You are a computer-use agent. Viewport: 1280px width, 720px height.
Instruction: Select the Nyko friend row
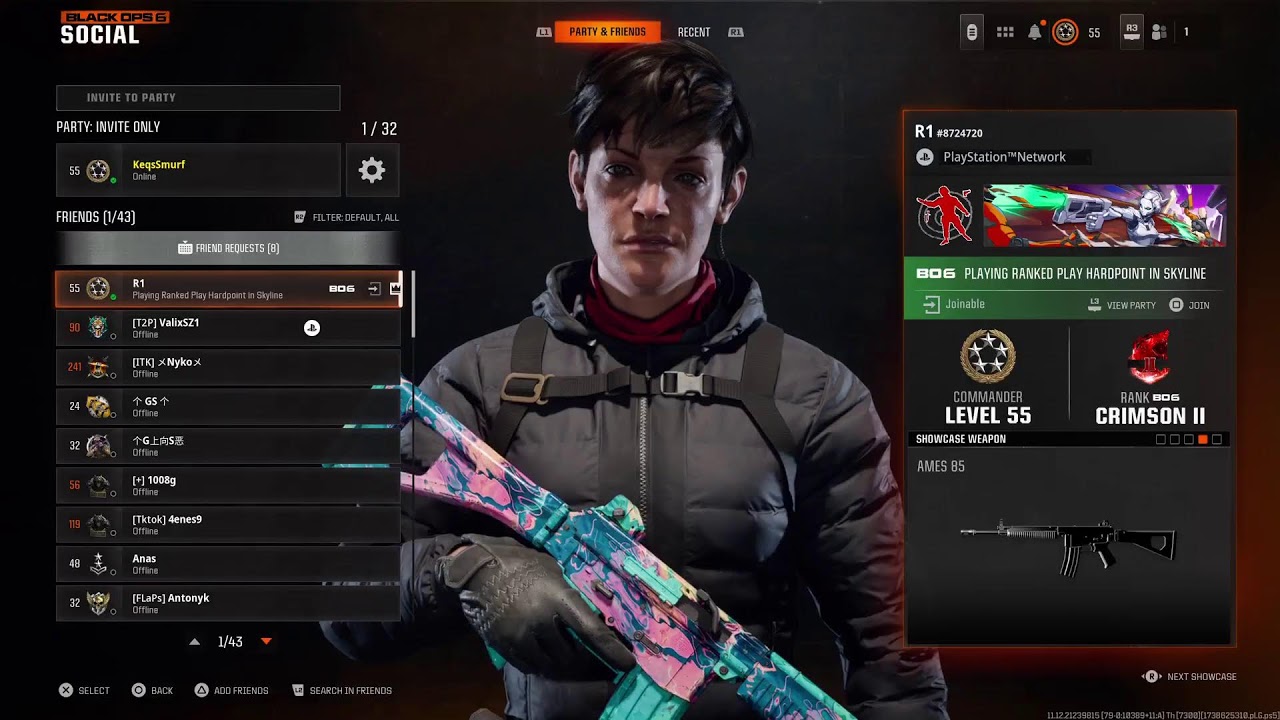228,367
